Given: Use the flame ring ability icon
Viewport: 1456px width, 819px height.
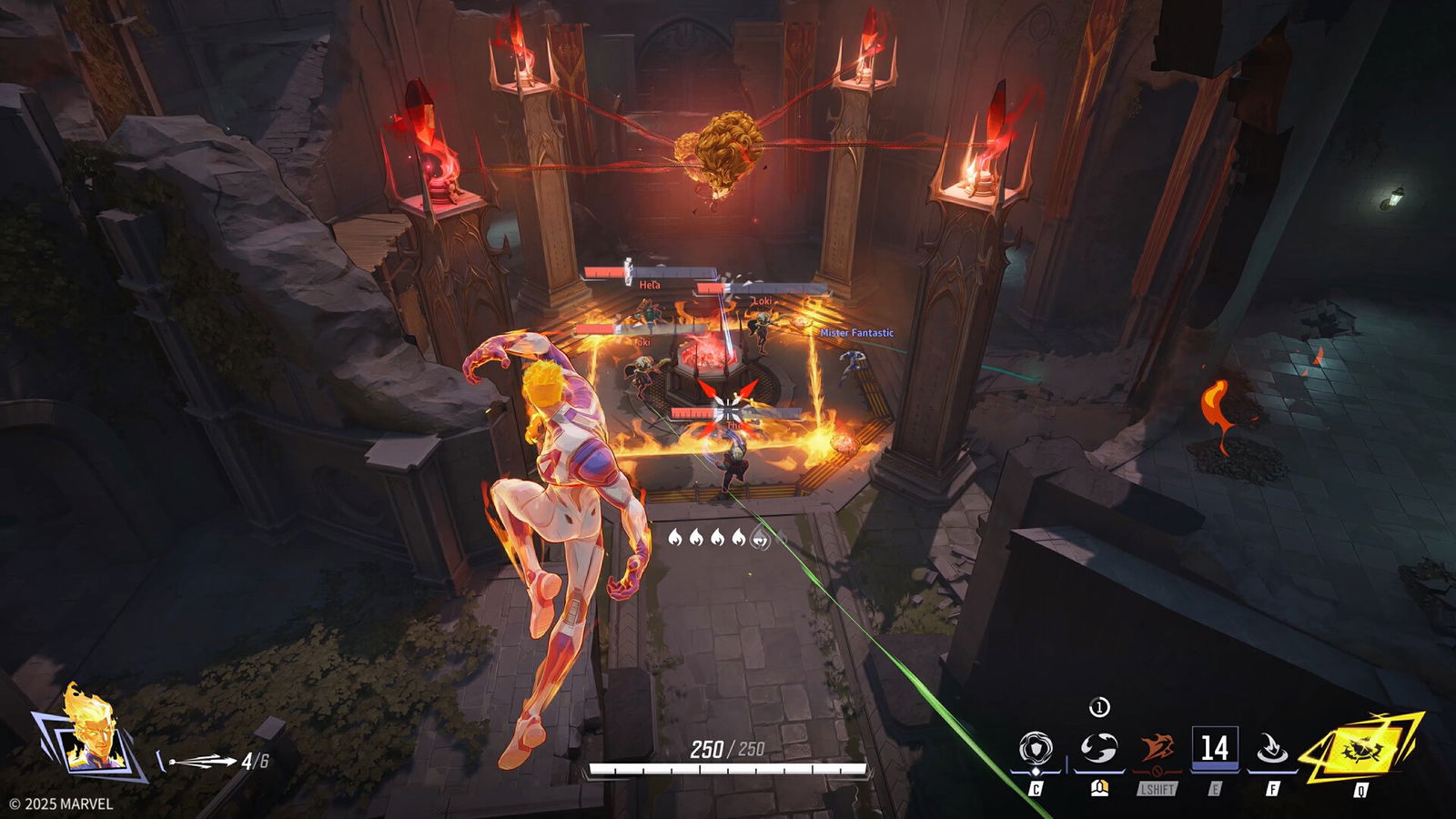Looking at the screenshot, I should (x=1271, y=749).
